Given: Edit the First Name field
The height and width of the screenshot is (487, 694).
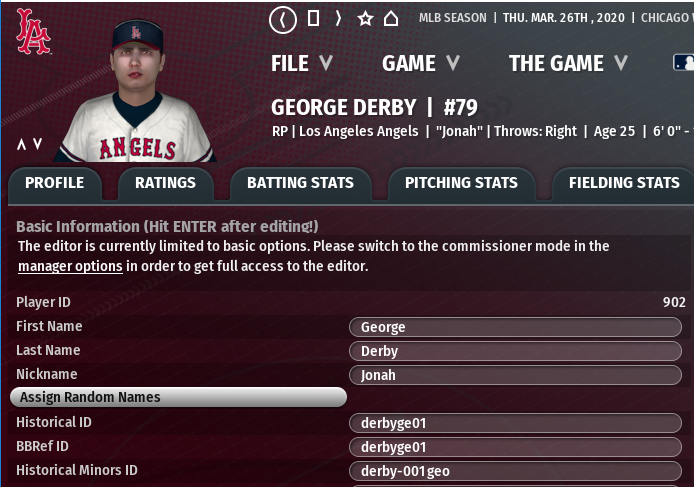Looking at the screenshot, I should coord(515,327).
